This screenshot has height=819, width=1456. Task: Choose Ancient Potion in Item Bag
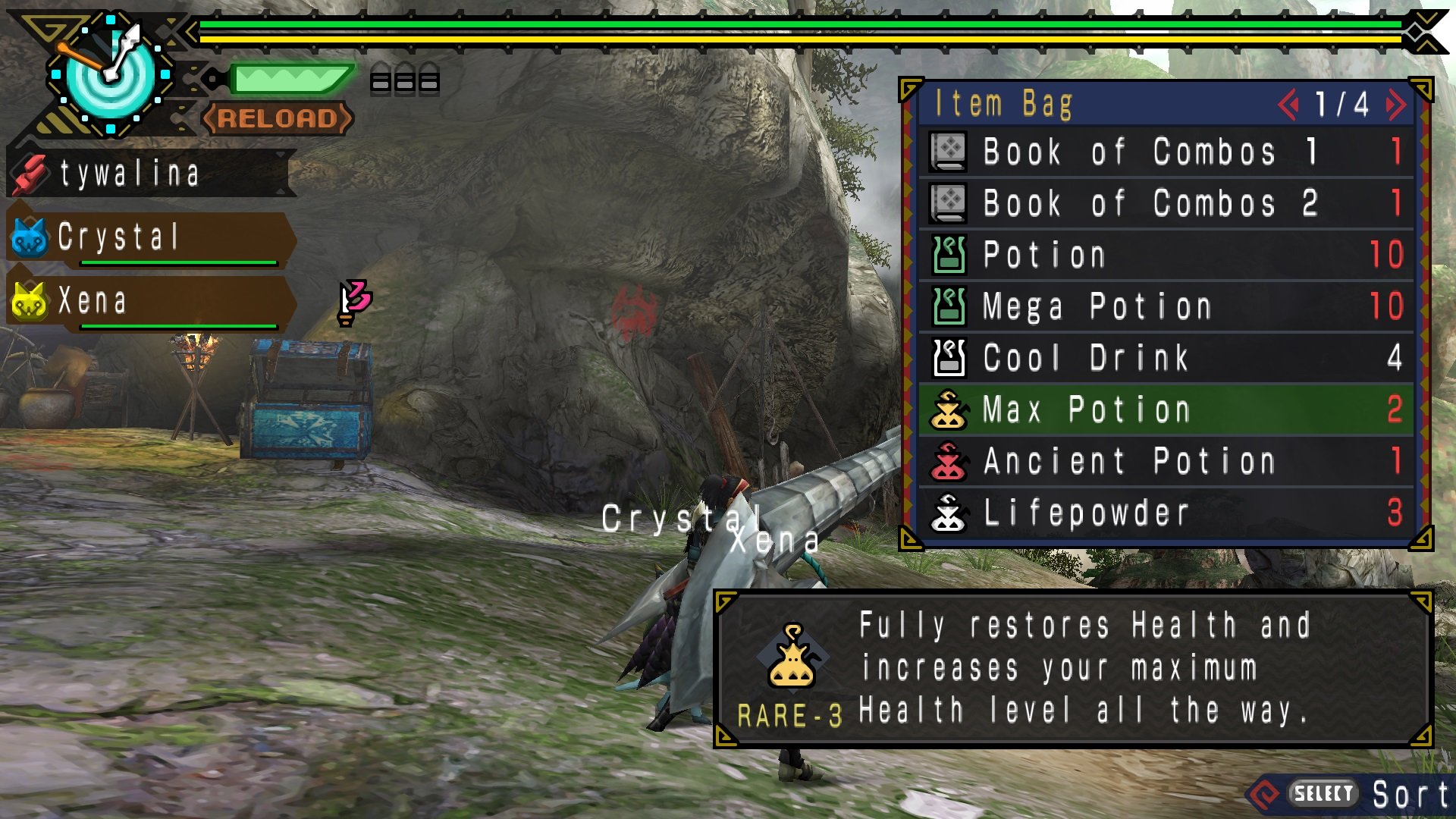[1166, 461]
